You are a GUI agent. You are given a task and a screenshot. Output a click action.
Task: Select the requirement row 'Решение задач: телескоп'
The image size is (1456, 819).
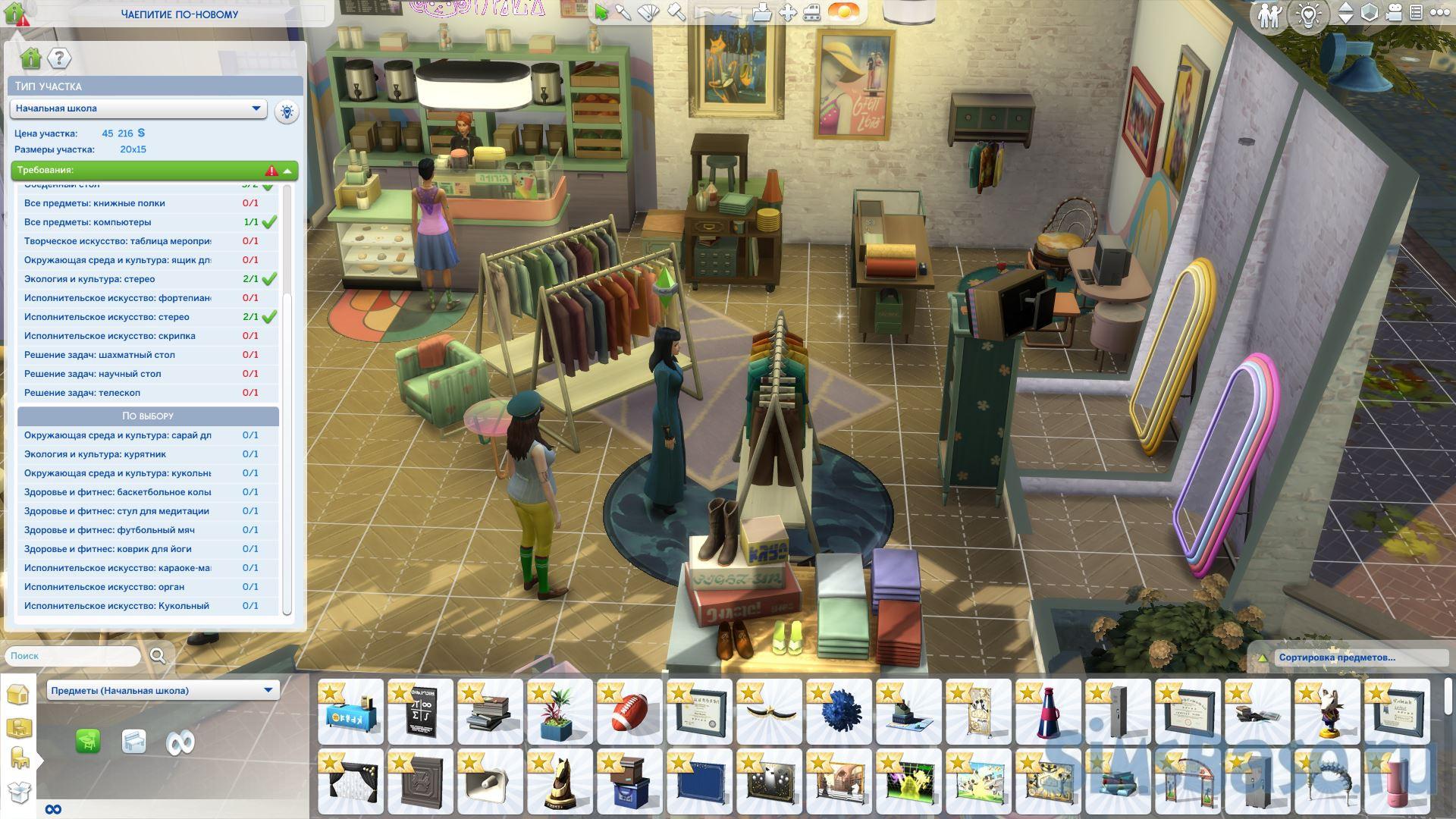[82, 393]
